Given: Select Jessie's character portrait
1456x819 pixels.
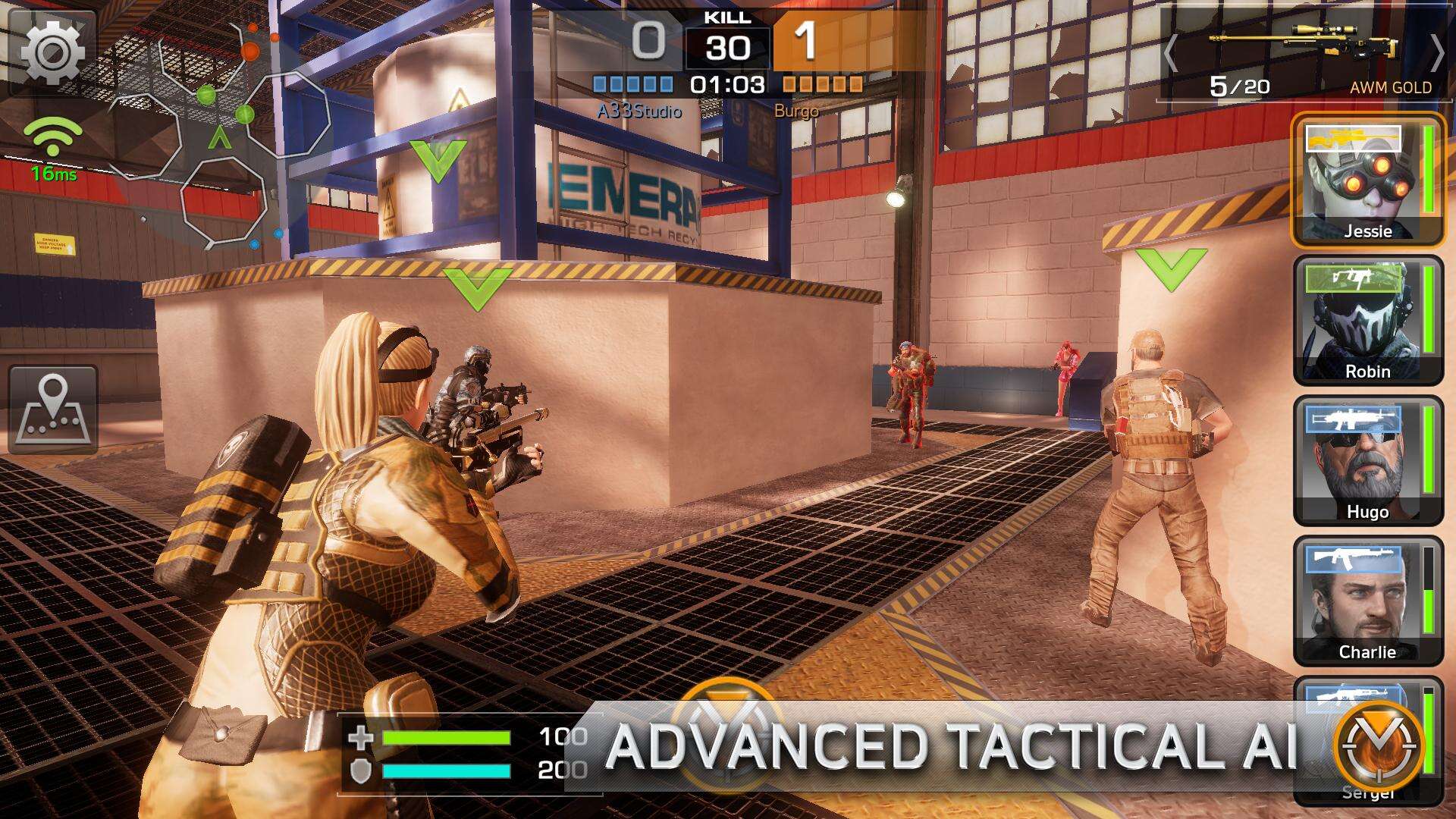Looking at the screenshot, I should coord(1367,180).
